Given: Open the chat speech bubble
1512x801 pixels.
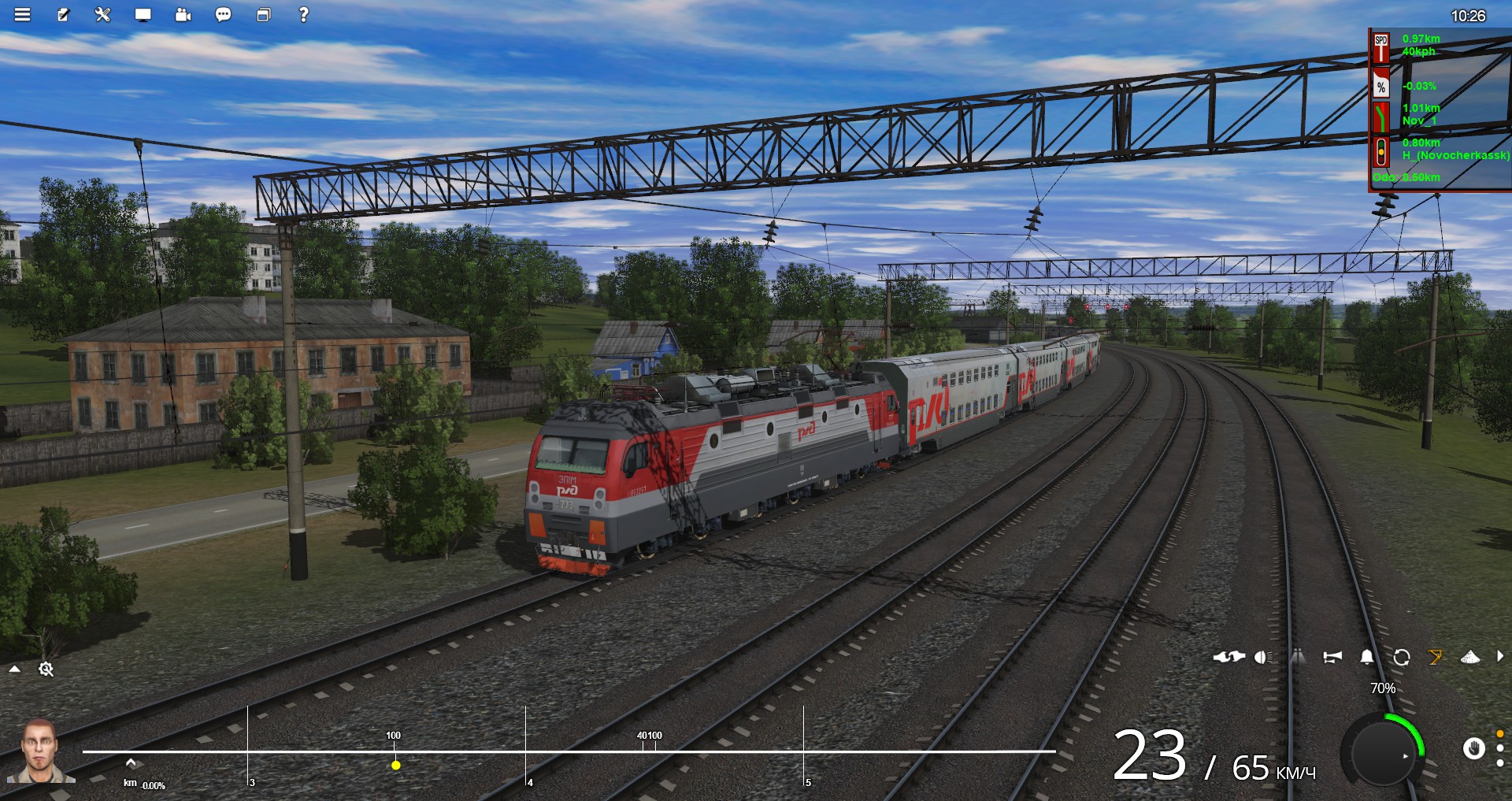Looking at the screenshot, I should (224, 15).
